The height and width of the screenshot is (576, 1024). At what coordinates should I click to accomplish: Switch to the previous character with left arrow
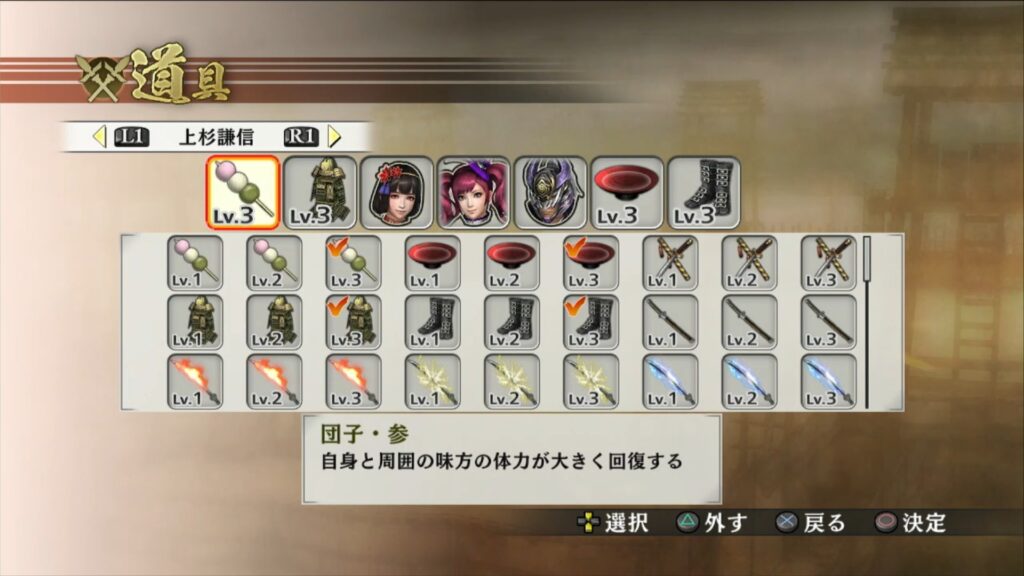99,136
